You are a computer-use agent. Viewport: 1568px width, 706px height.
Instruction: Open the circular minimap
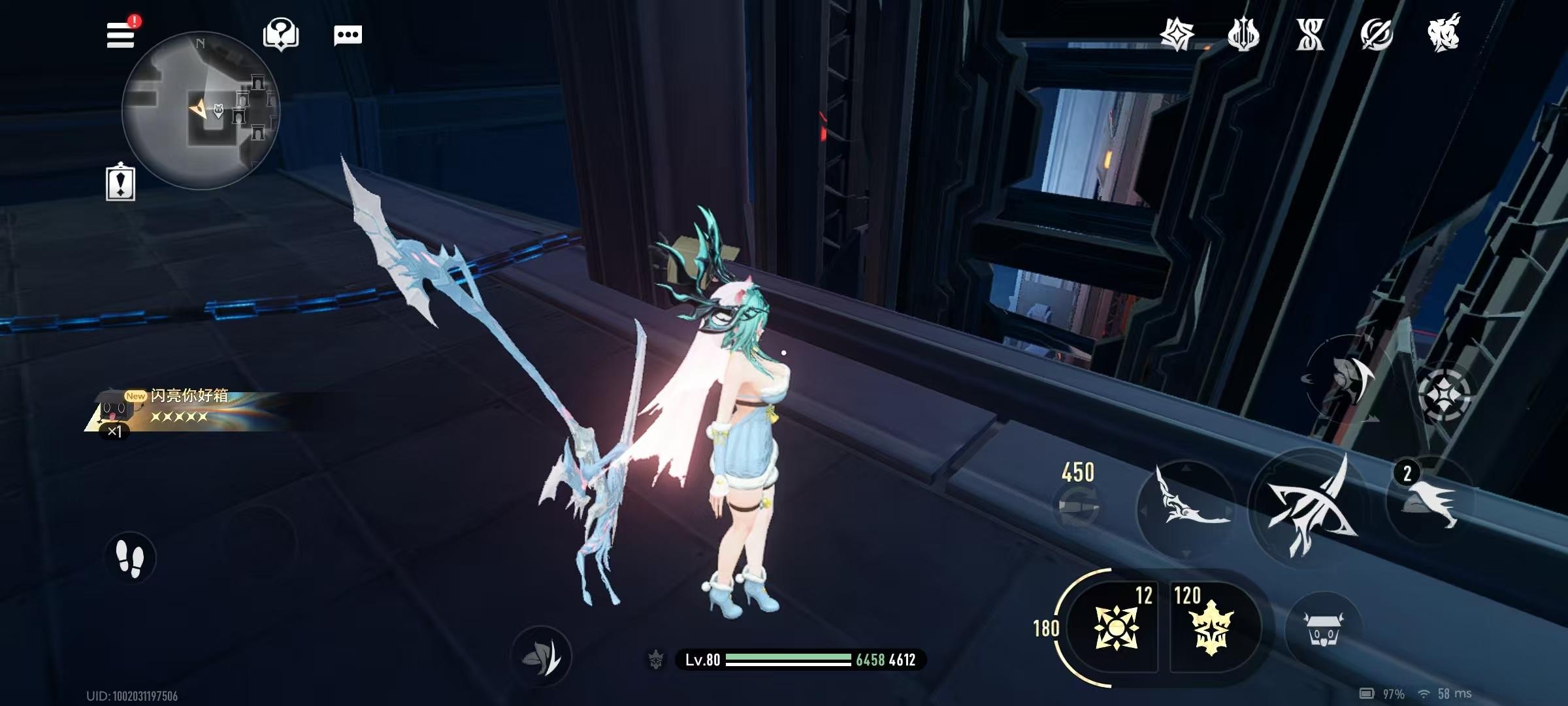coord(201,110)
